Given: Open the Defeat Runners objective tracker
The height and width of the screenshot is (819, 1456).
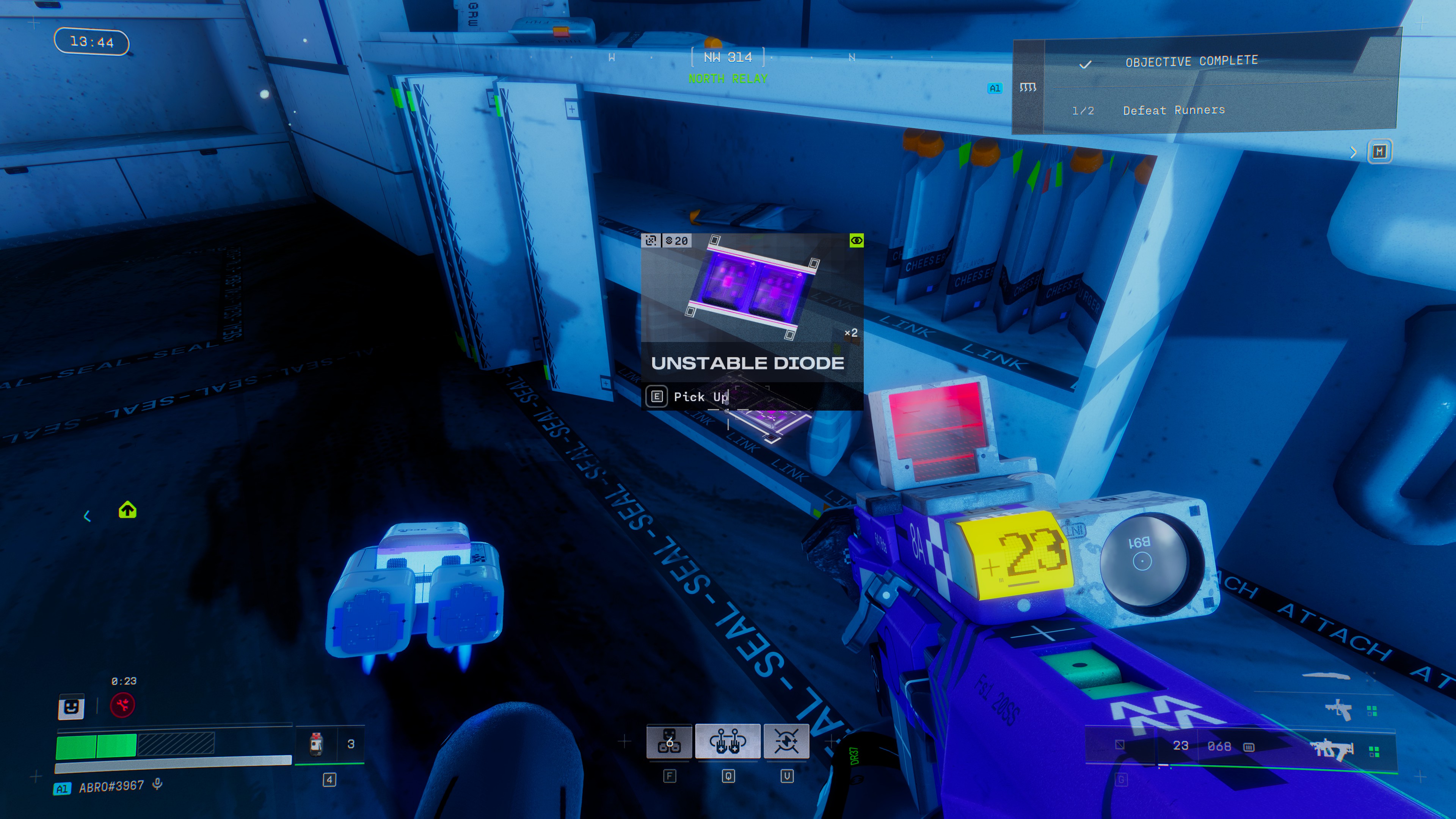Looking at the screenshot, I should coord(1174,110).
